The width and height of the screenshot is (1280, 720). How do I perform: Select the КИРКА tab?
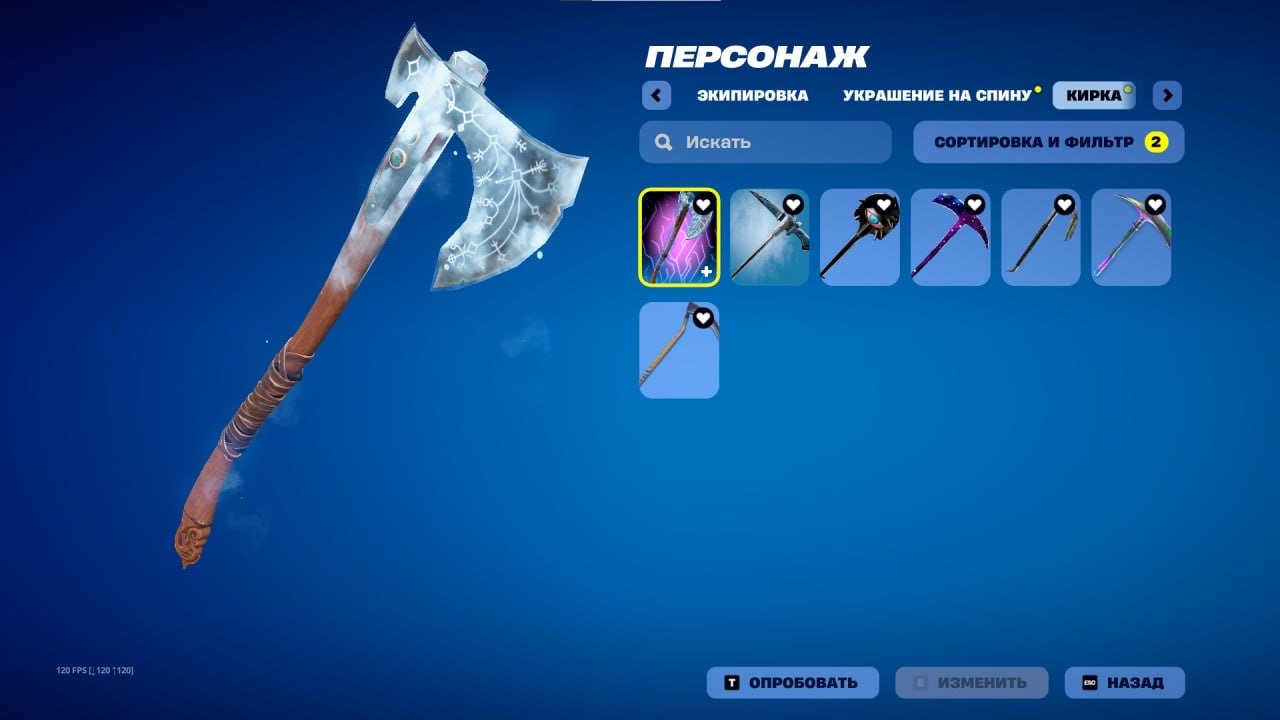coord(1092,94)
